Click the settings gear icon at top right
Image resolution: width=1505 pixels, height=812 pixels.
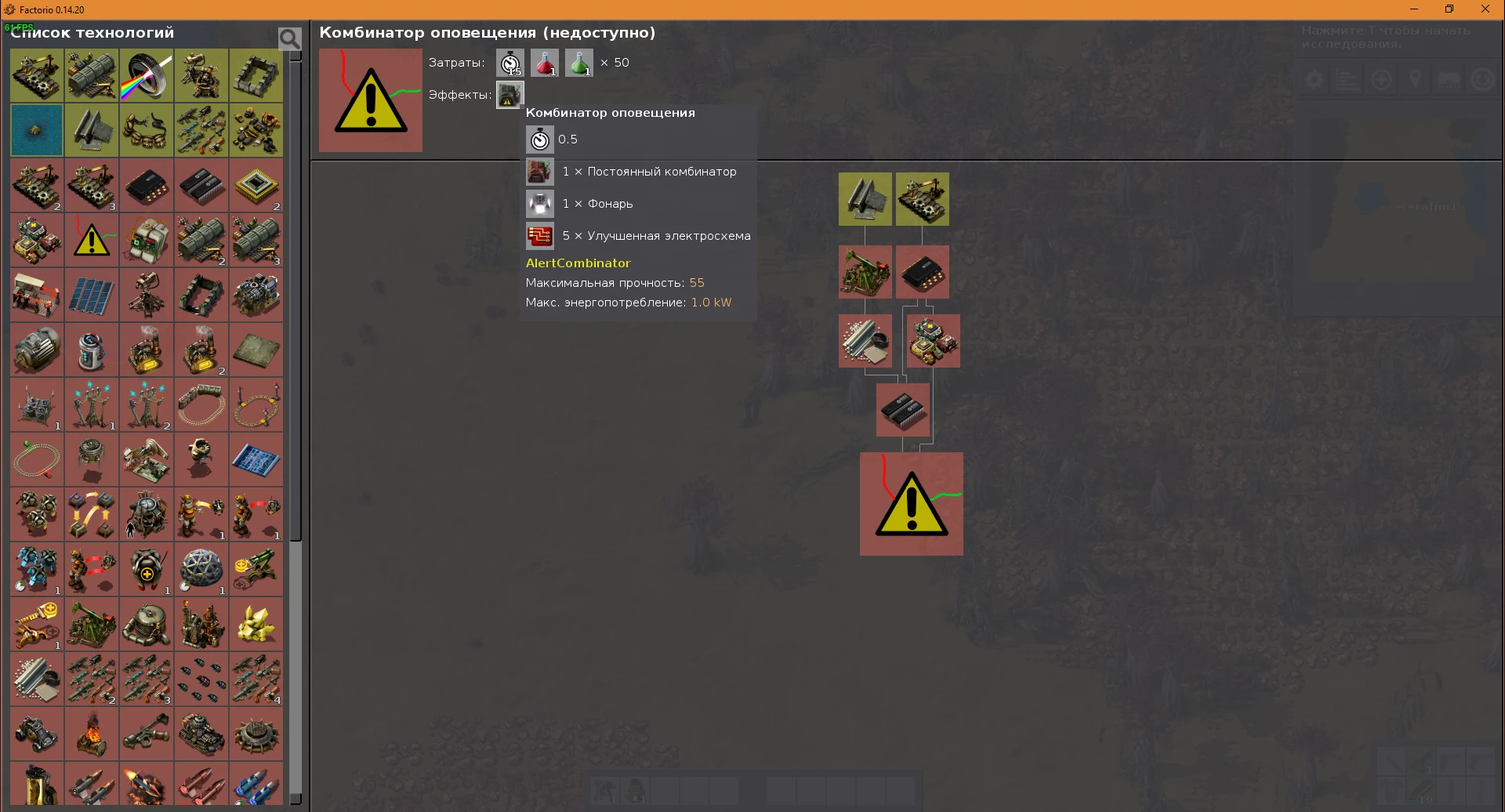click(x=1314, y=78)
